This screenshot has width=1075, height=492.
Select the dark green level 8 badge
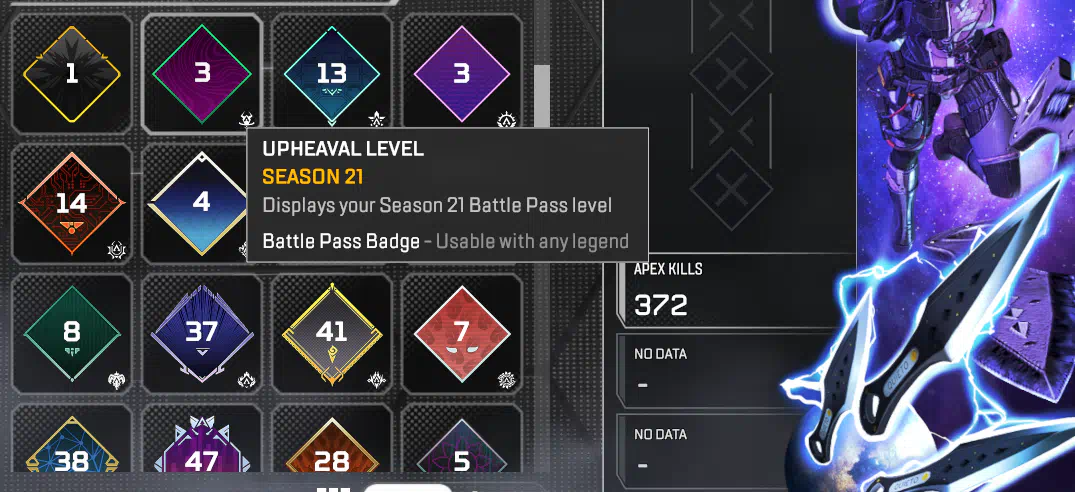[x=71, y=333]
